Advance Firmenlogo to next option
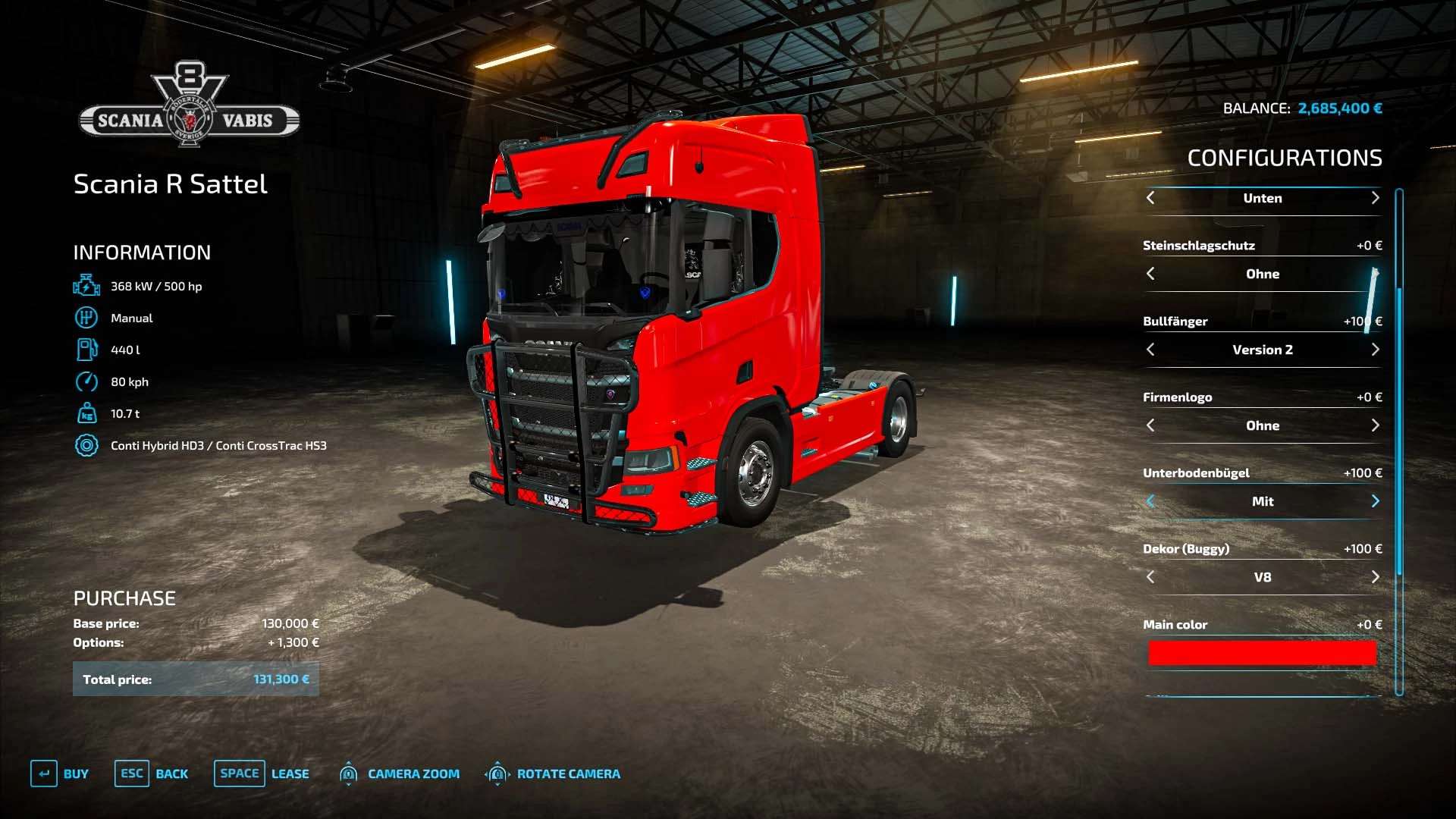 point(1375,425)
